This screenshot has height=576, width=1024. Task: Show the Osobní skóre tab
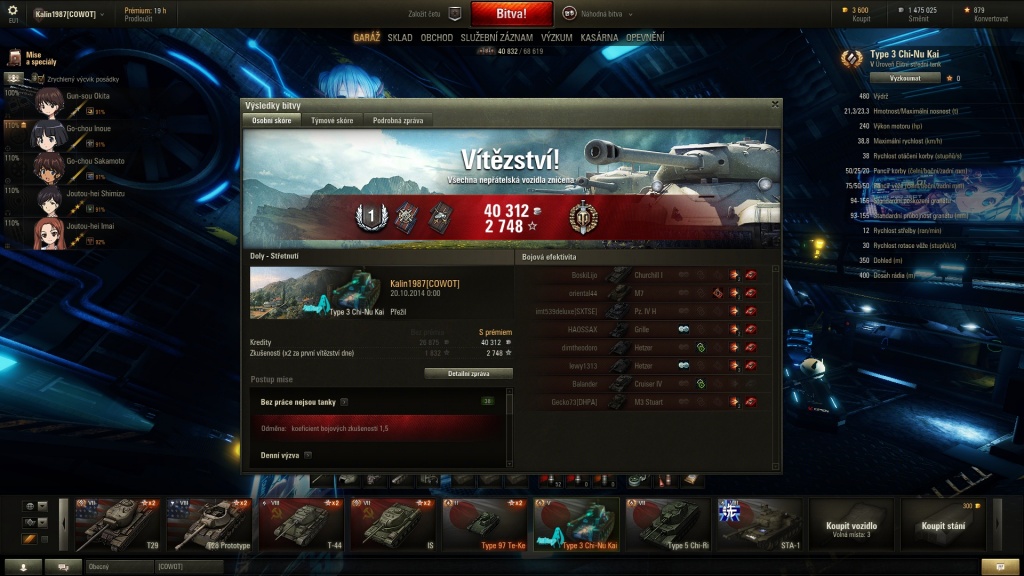(x=271, y=120)
